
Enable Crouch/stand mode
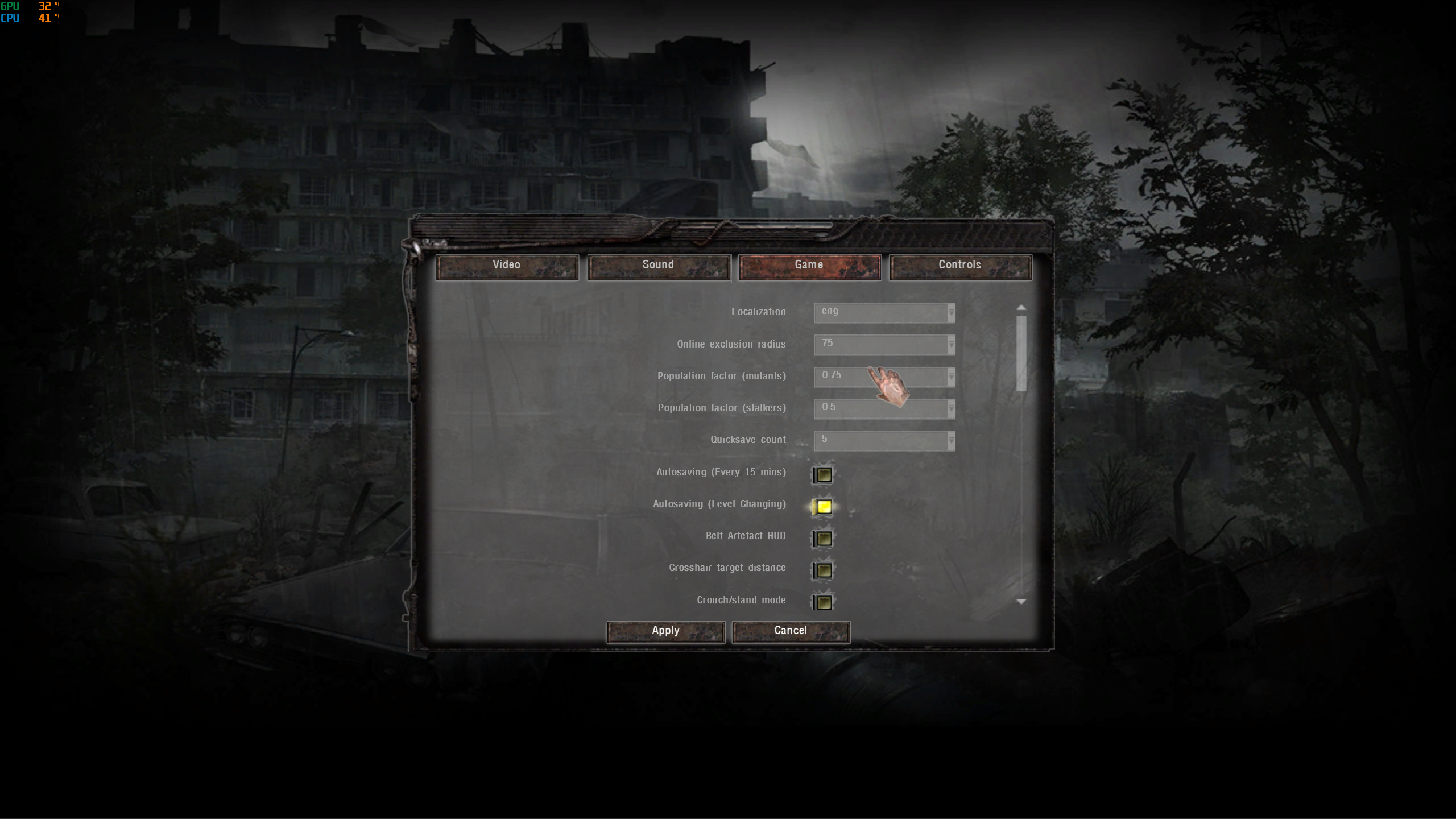point(824,603)
